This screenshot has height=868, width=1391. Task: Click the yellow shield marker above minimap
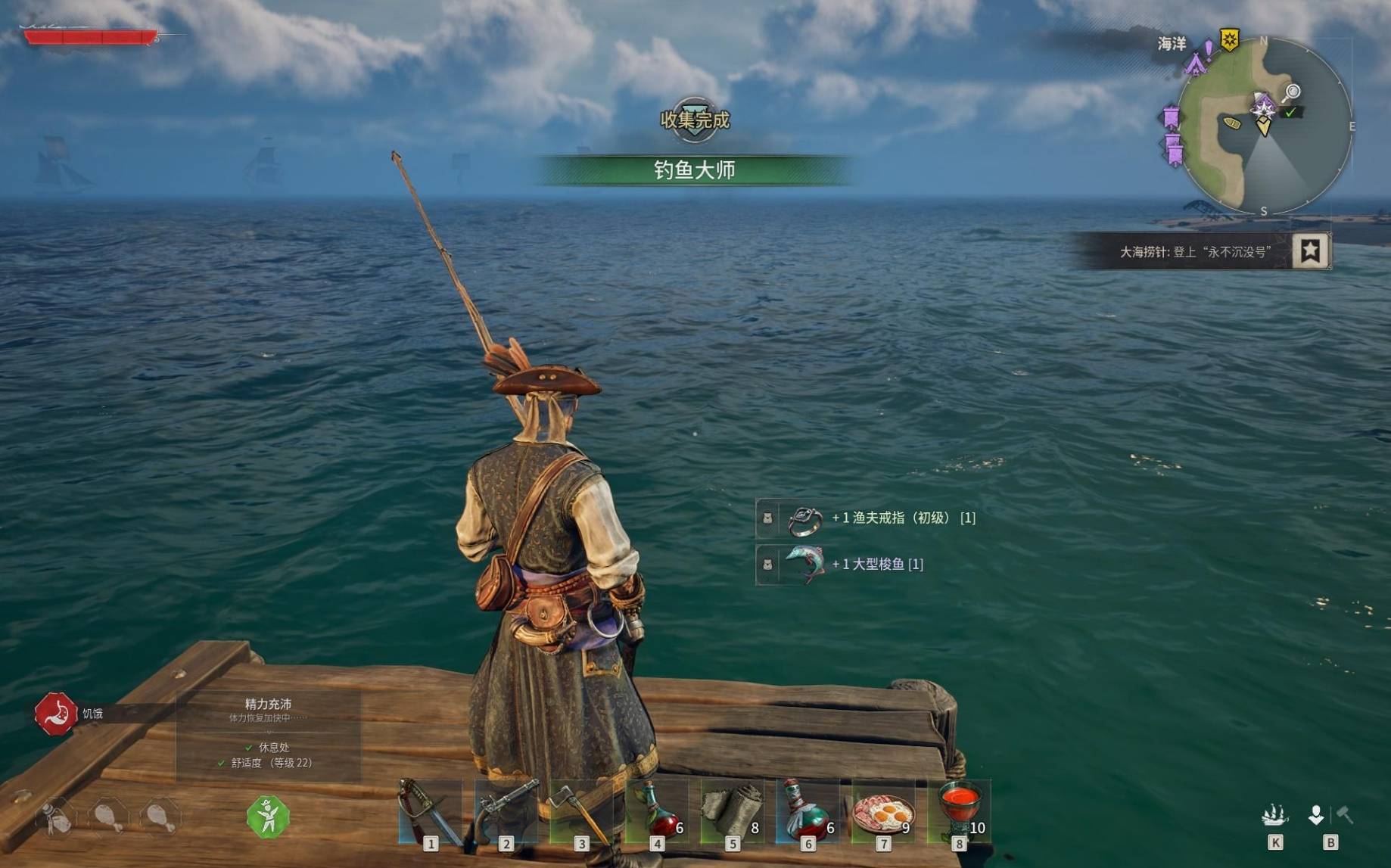pyautogui.click(x=1230, y=39)
